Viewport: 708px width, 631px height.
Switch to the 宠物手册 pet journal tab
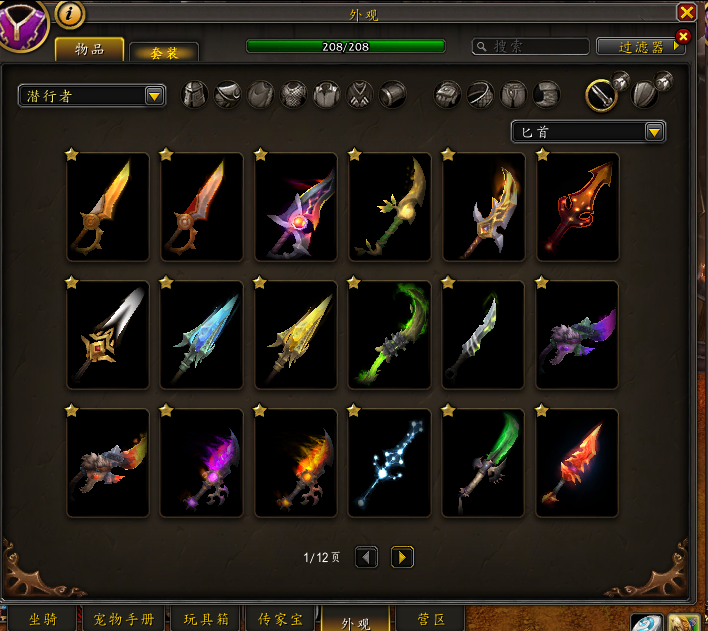click(124, 619)
